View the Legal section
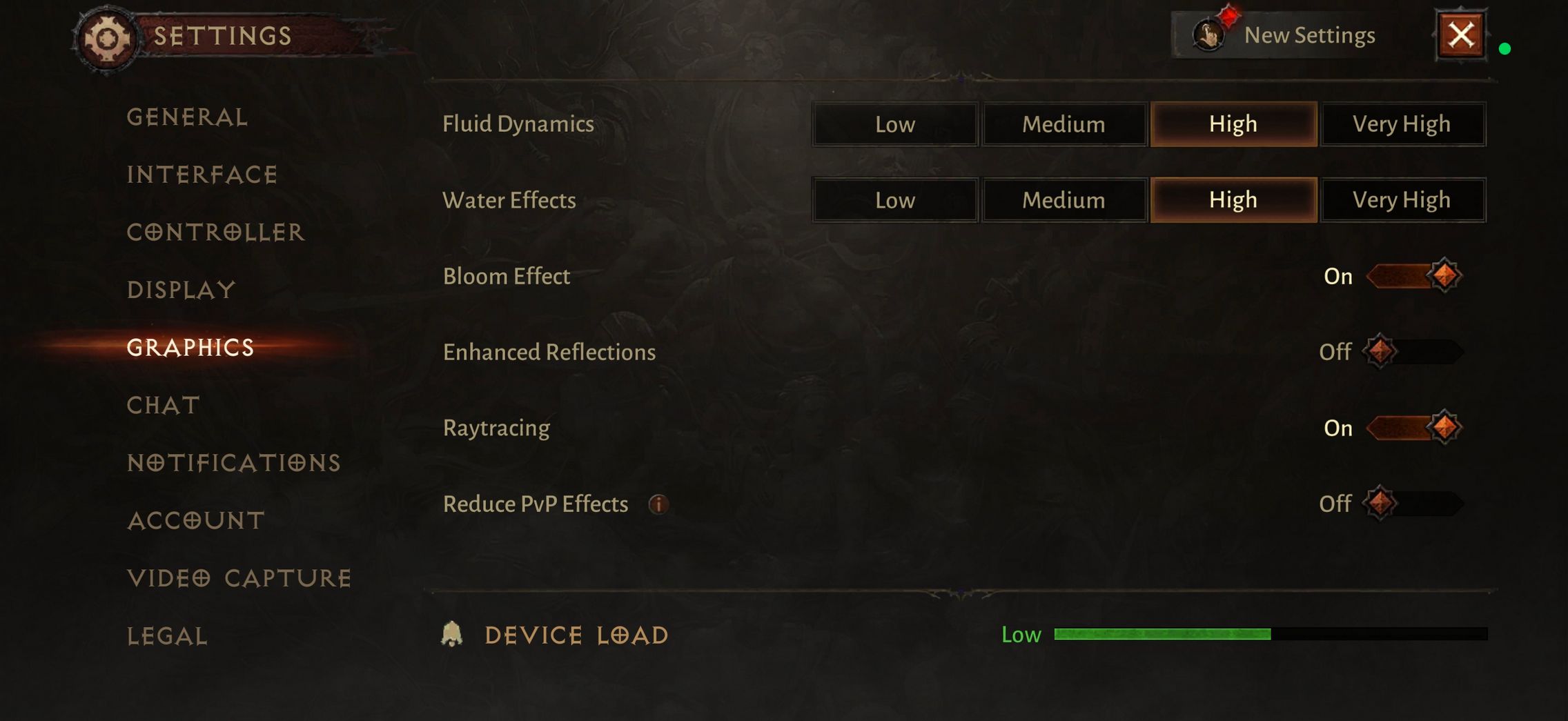This screenshot has height=721, width=1568. pos(167,636)
